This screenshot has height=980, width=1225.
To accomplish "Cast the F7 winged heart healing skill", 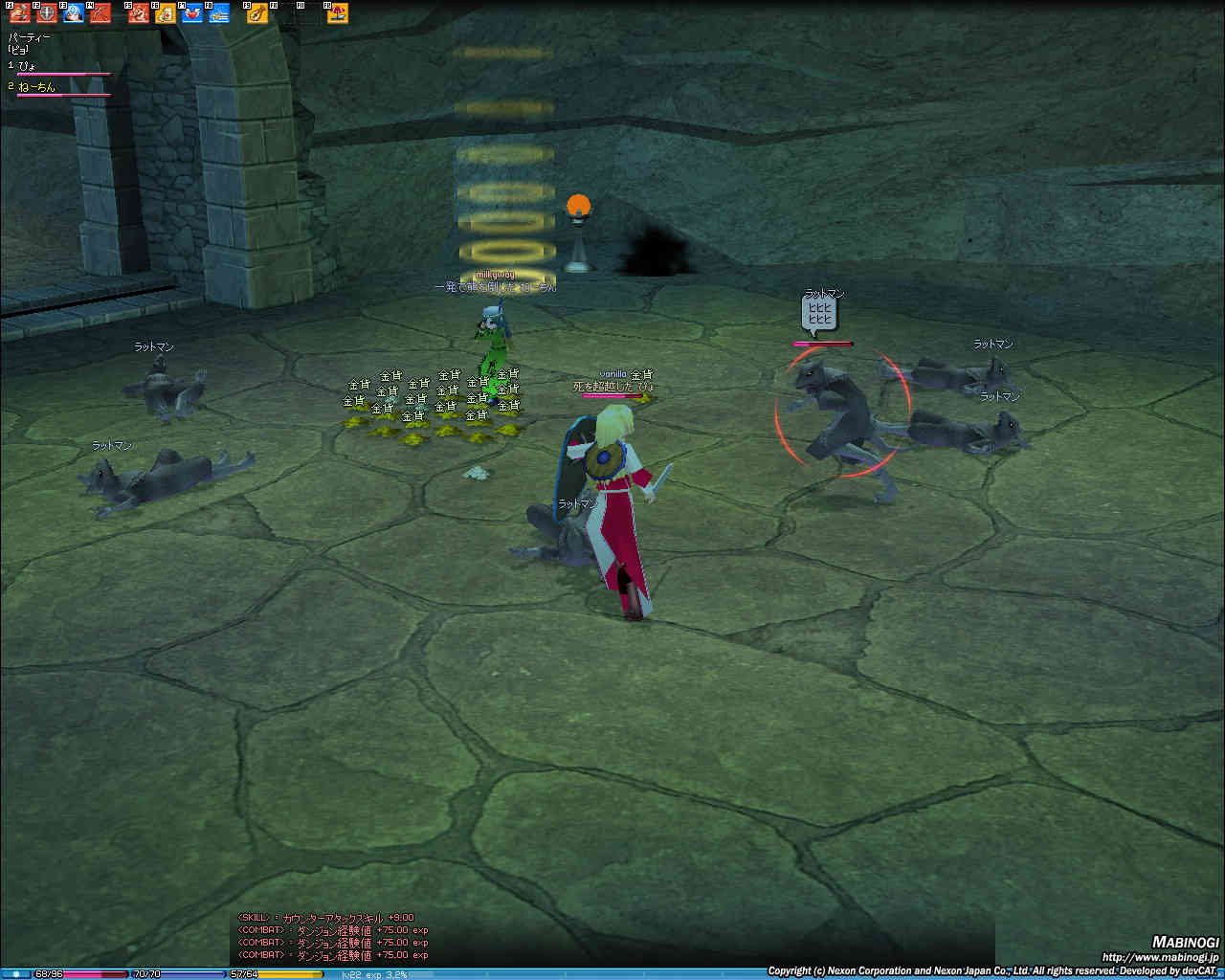I will pos(192,12).
